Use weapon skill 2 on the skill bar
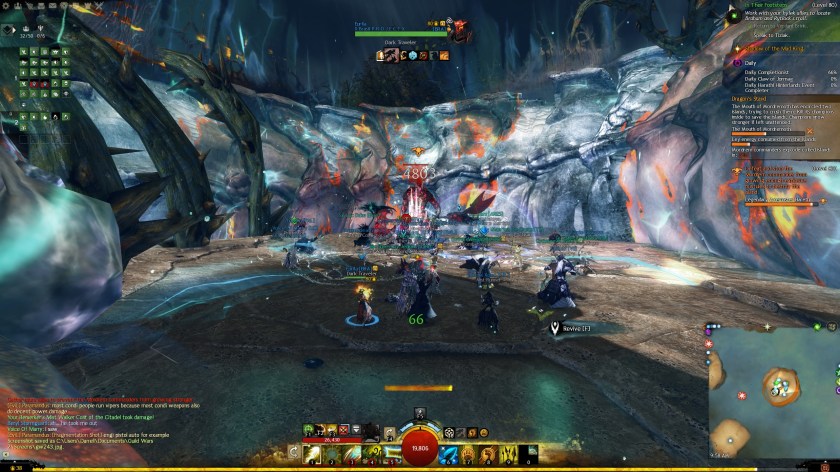 pyautogui.click(x=330, y=455)
